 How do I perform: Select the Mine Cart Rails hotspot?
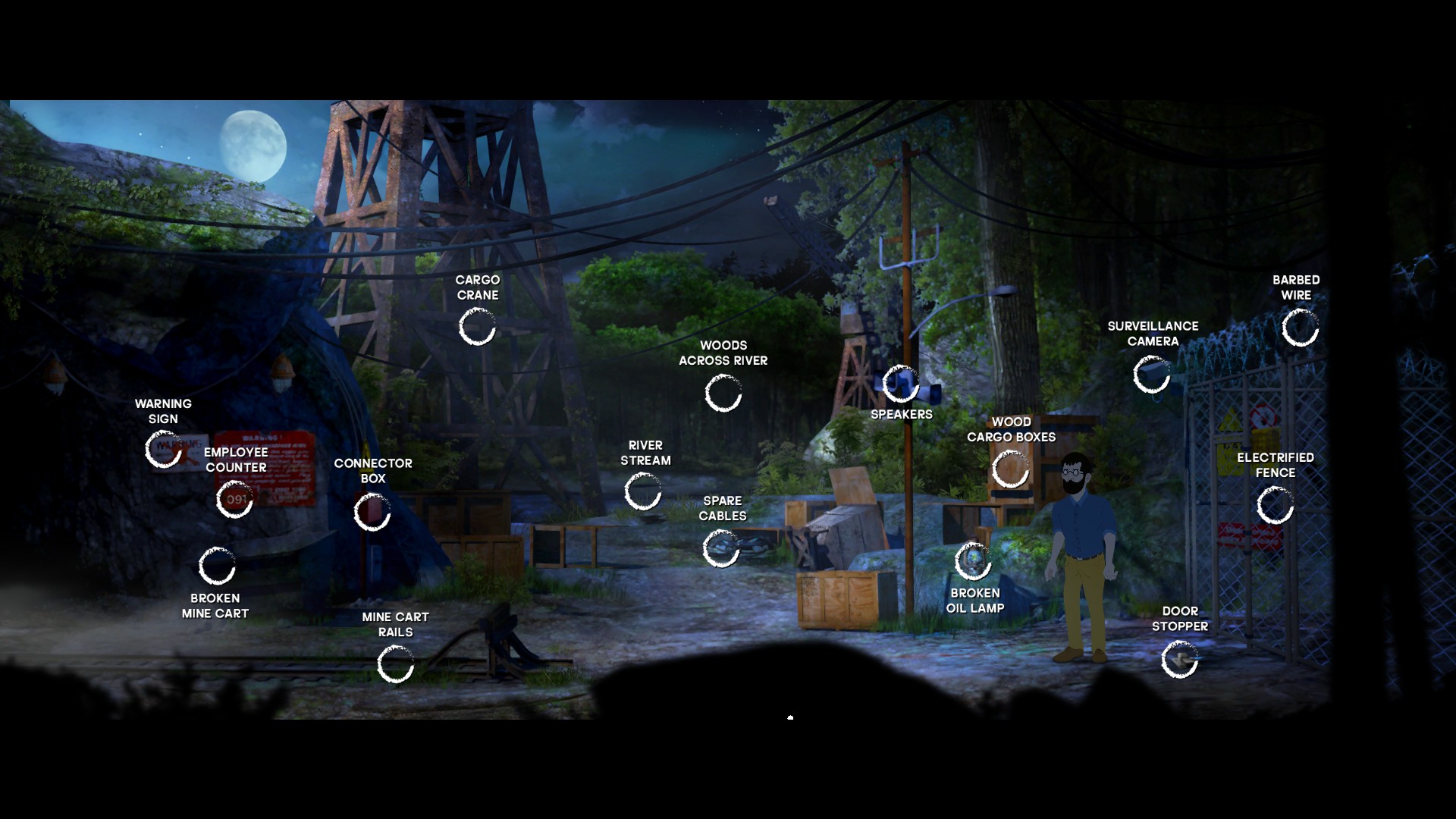pos(395,664)
